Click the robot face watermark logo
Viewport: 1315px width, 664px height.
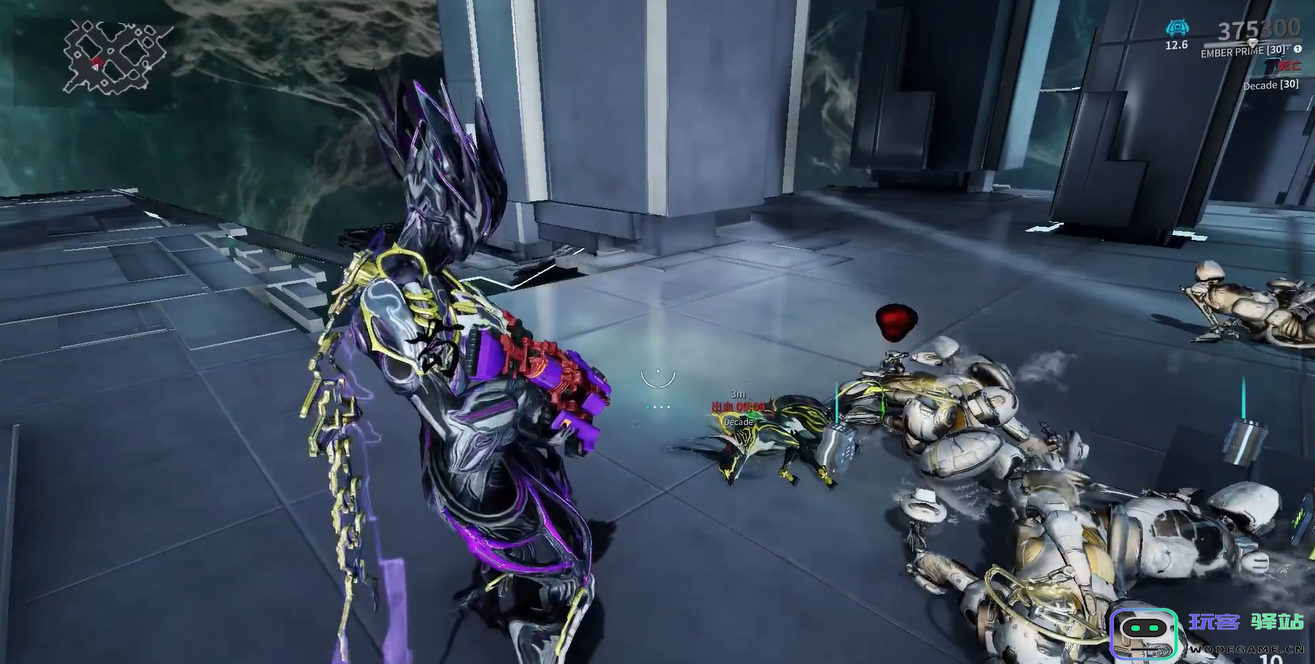click(x=1144, y=632)
